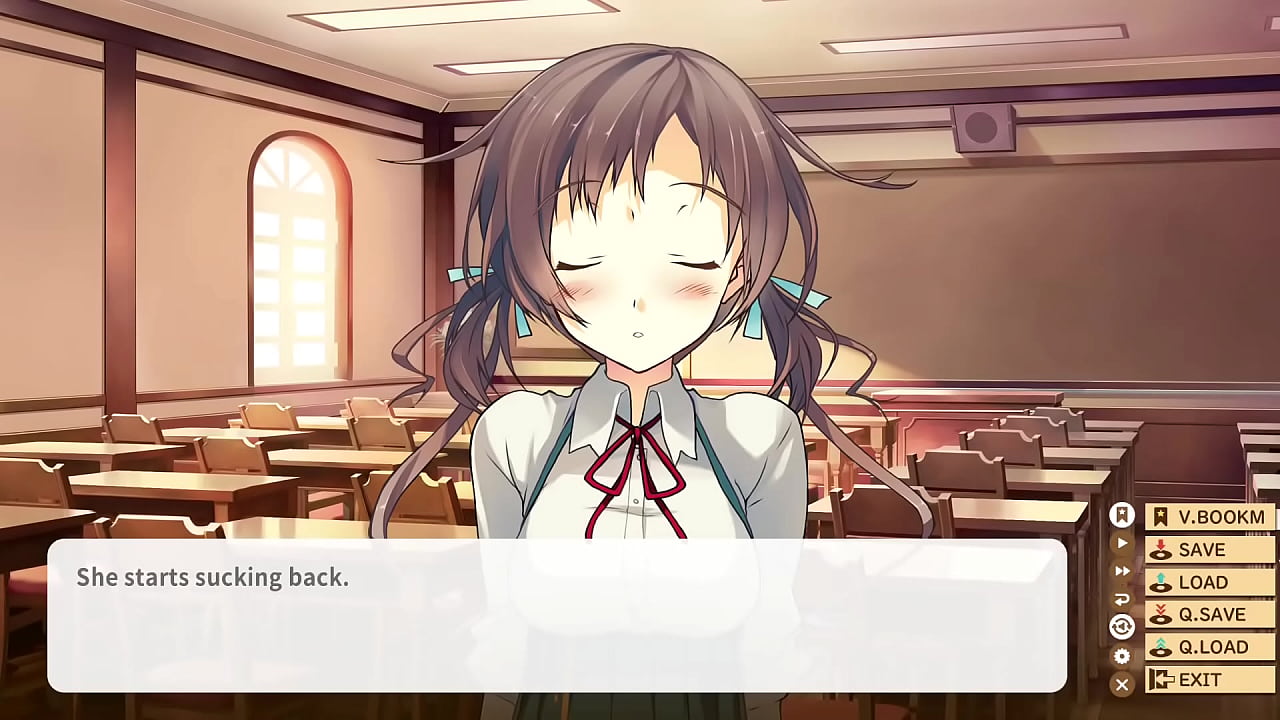1280x720 pixels.
Task: Select the EXIT button
Action: click(1210, 679)
